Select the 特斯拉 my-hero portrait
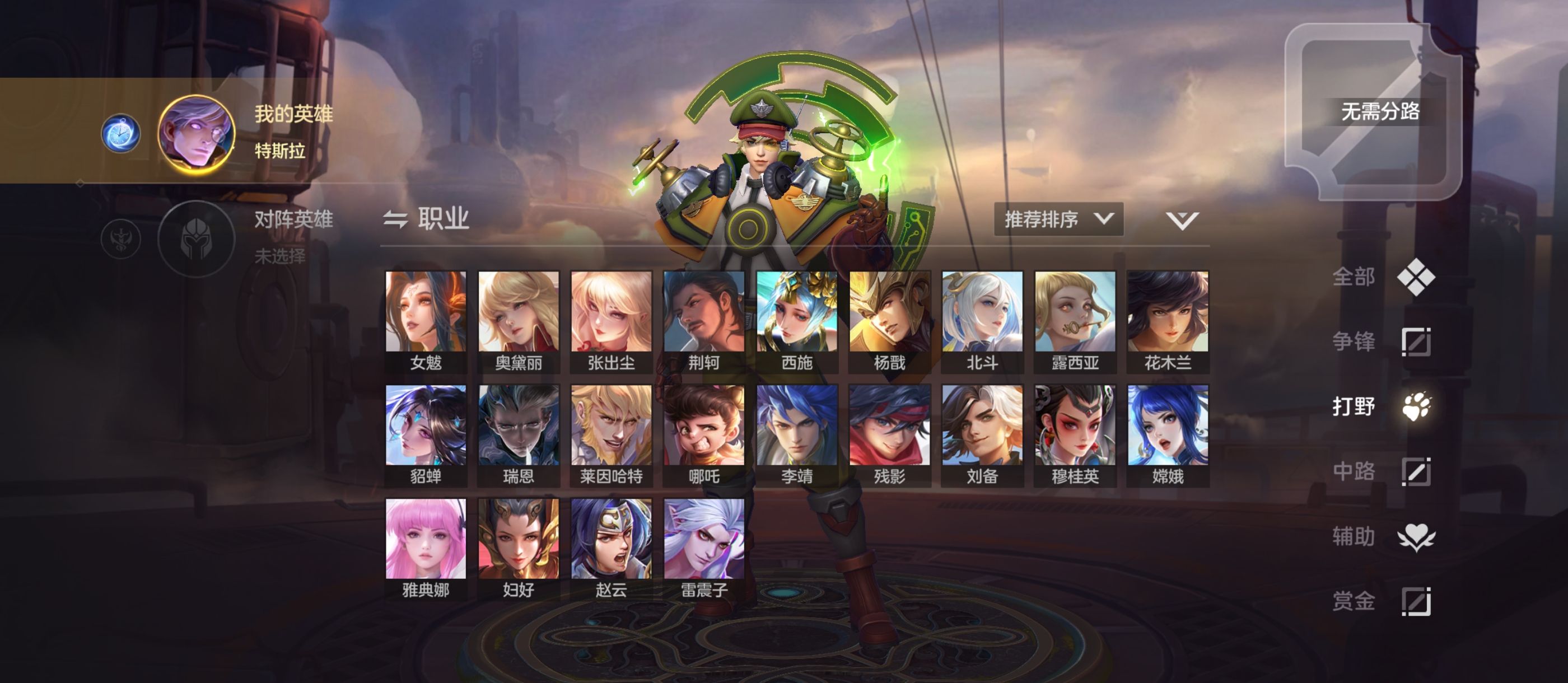This screenshot has height=683, width=1568. coord(196,134)
